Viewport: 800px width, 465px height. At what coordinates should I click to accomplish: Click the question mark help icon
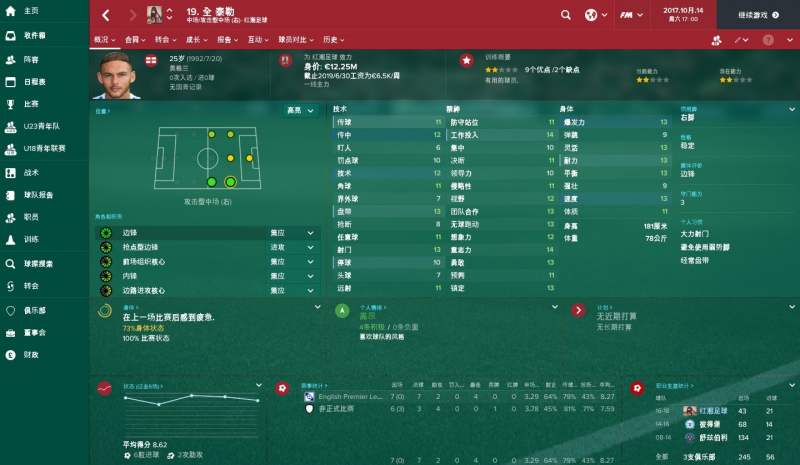pyautogui.click(x=768, y=41)
